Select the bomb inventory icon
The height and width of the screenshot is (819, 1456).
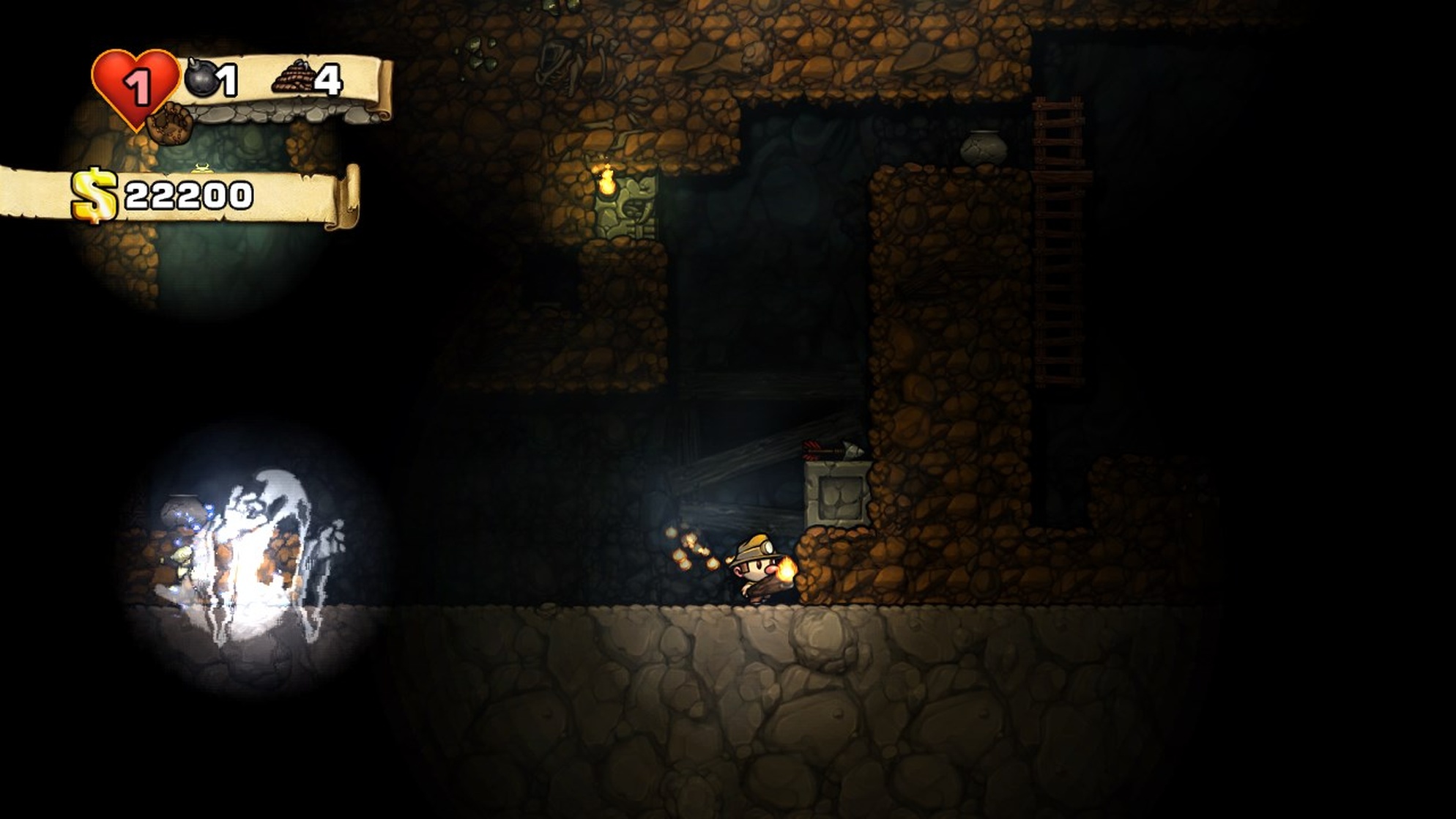202,75
